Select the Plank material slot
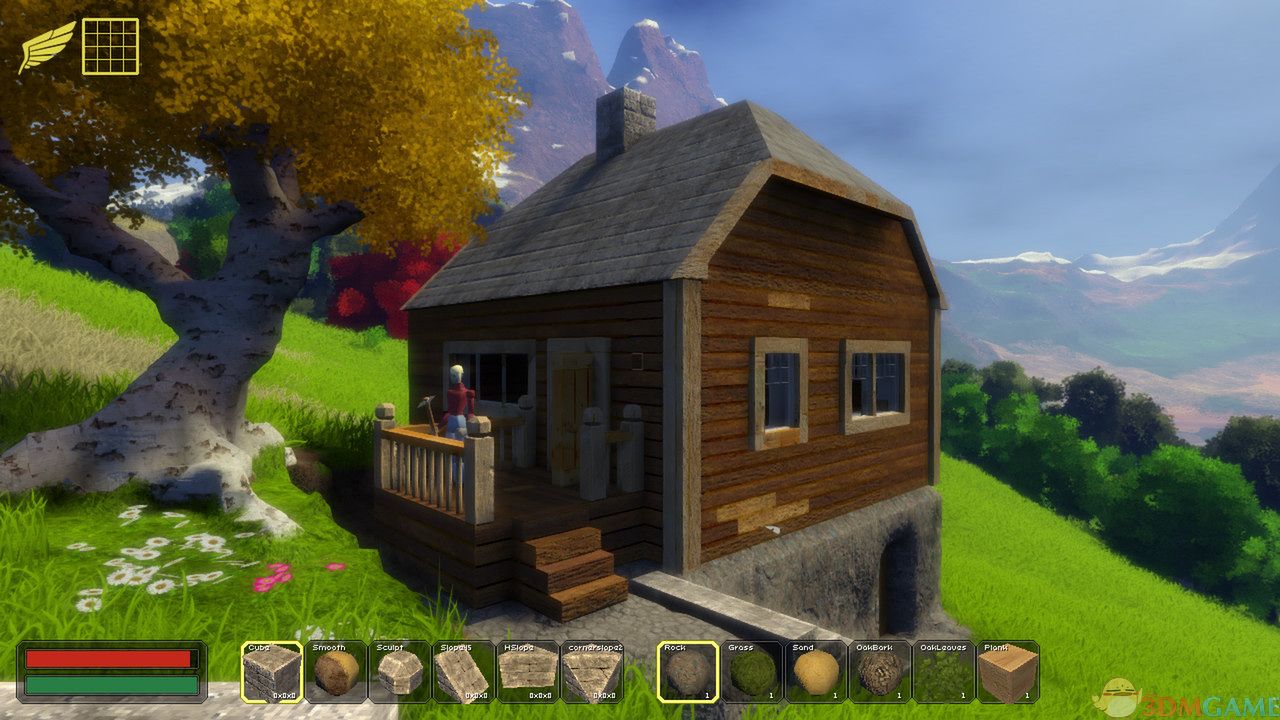 (1007, 671)
